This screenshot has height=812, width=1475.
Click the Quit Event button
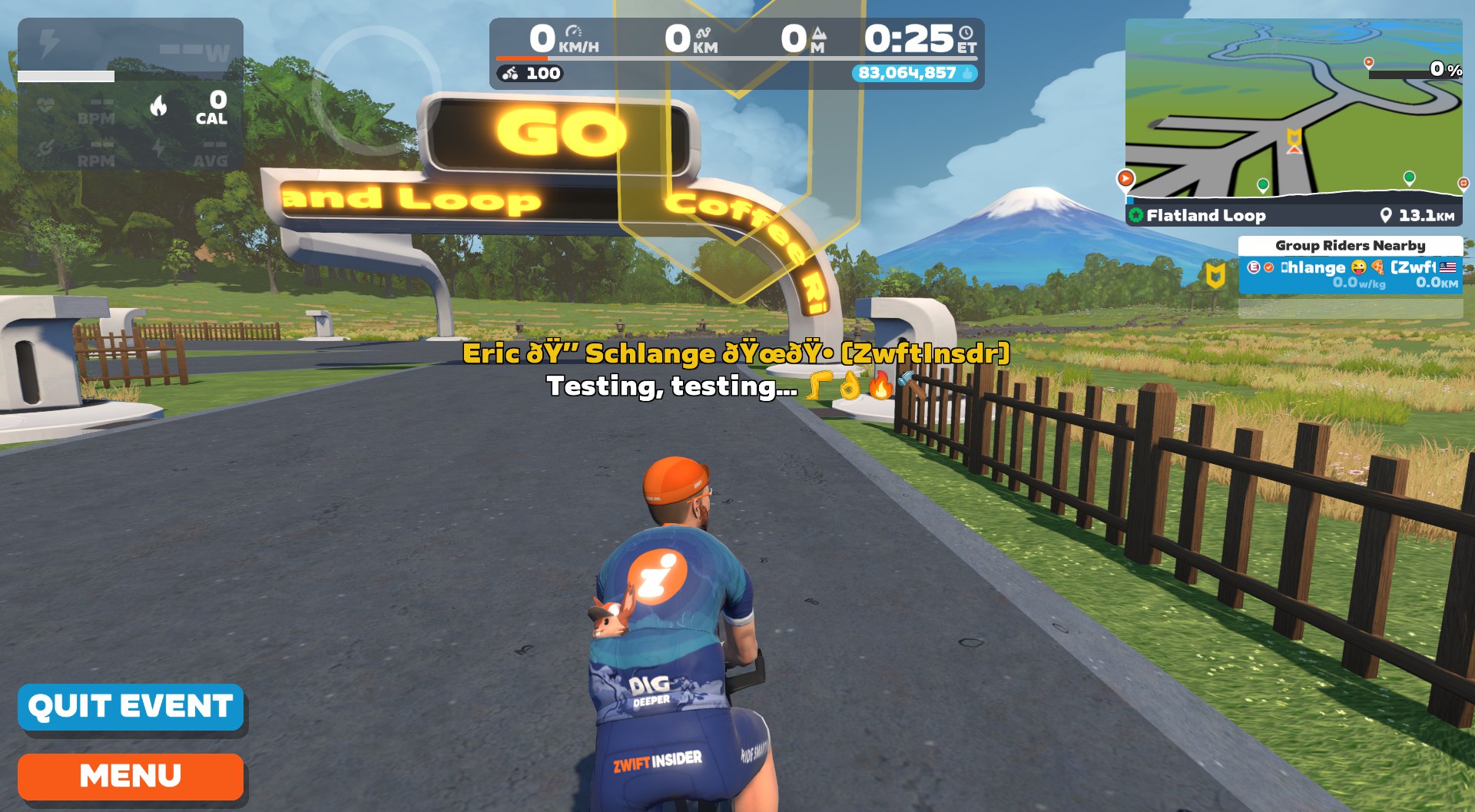point(131,707)
